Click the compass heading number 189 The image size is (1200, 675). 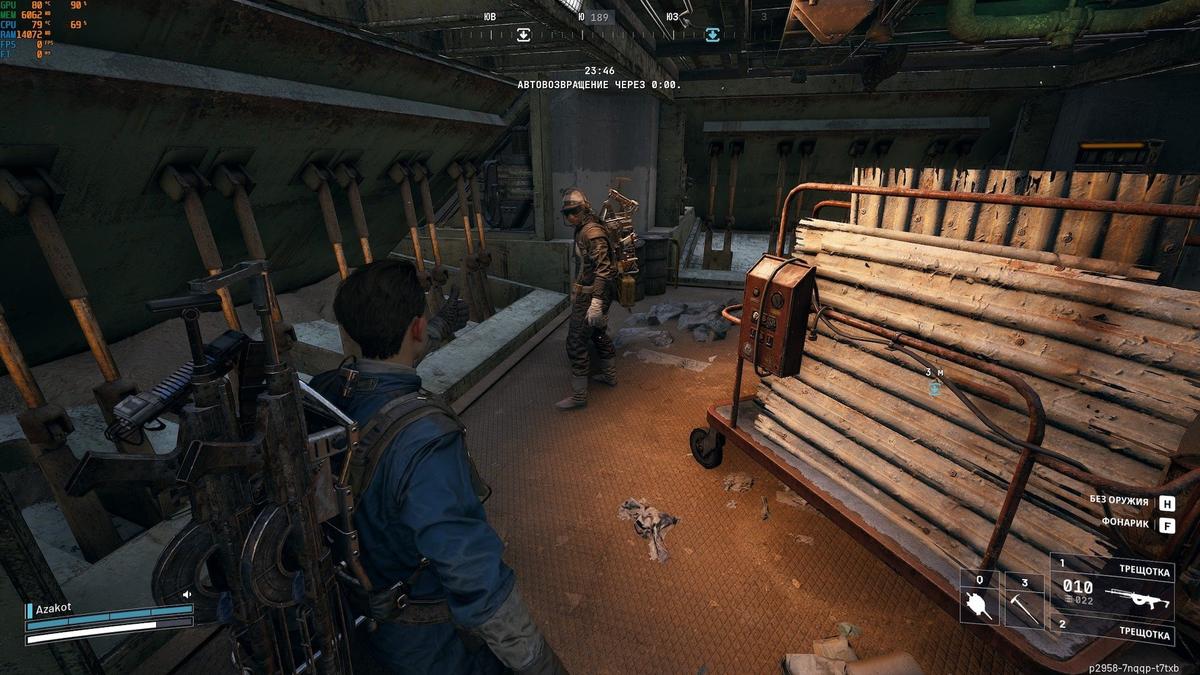click(x=599, y=17)
